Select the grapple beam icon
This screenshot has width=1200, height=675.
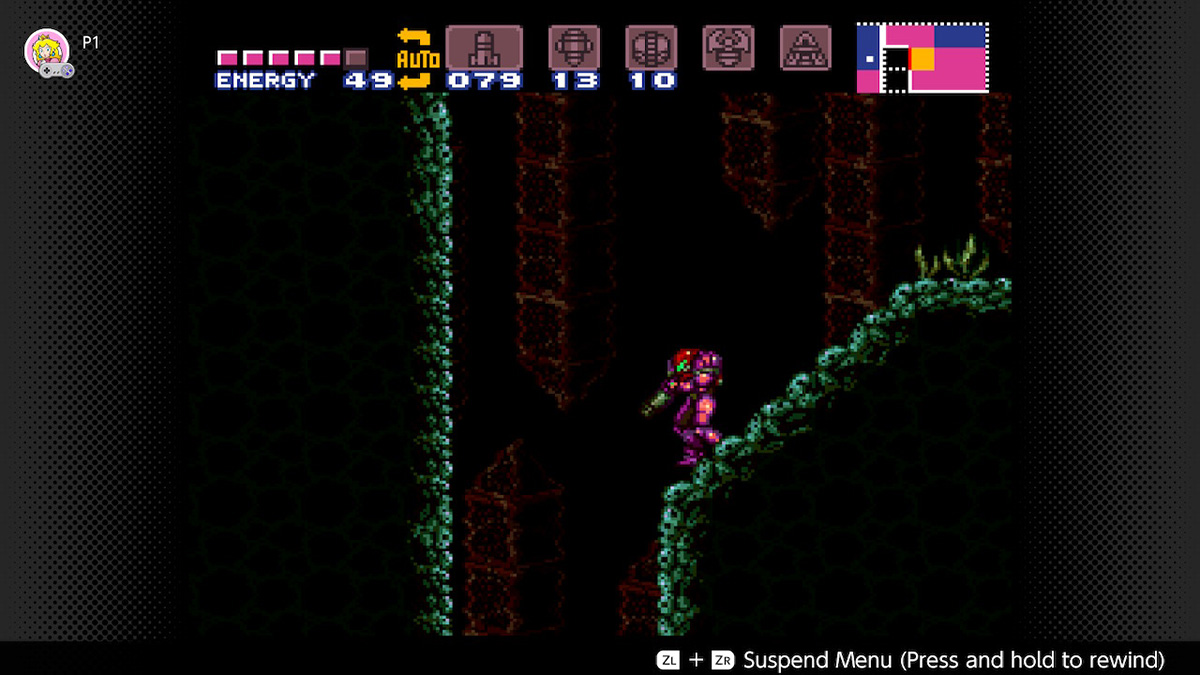point(728,47)
